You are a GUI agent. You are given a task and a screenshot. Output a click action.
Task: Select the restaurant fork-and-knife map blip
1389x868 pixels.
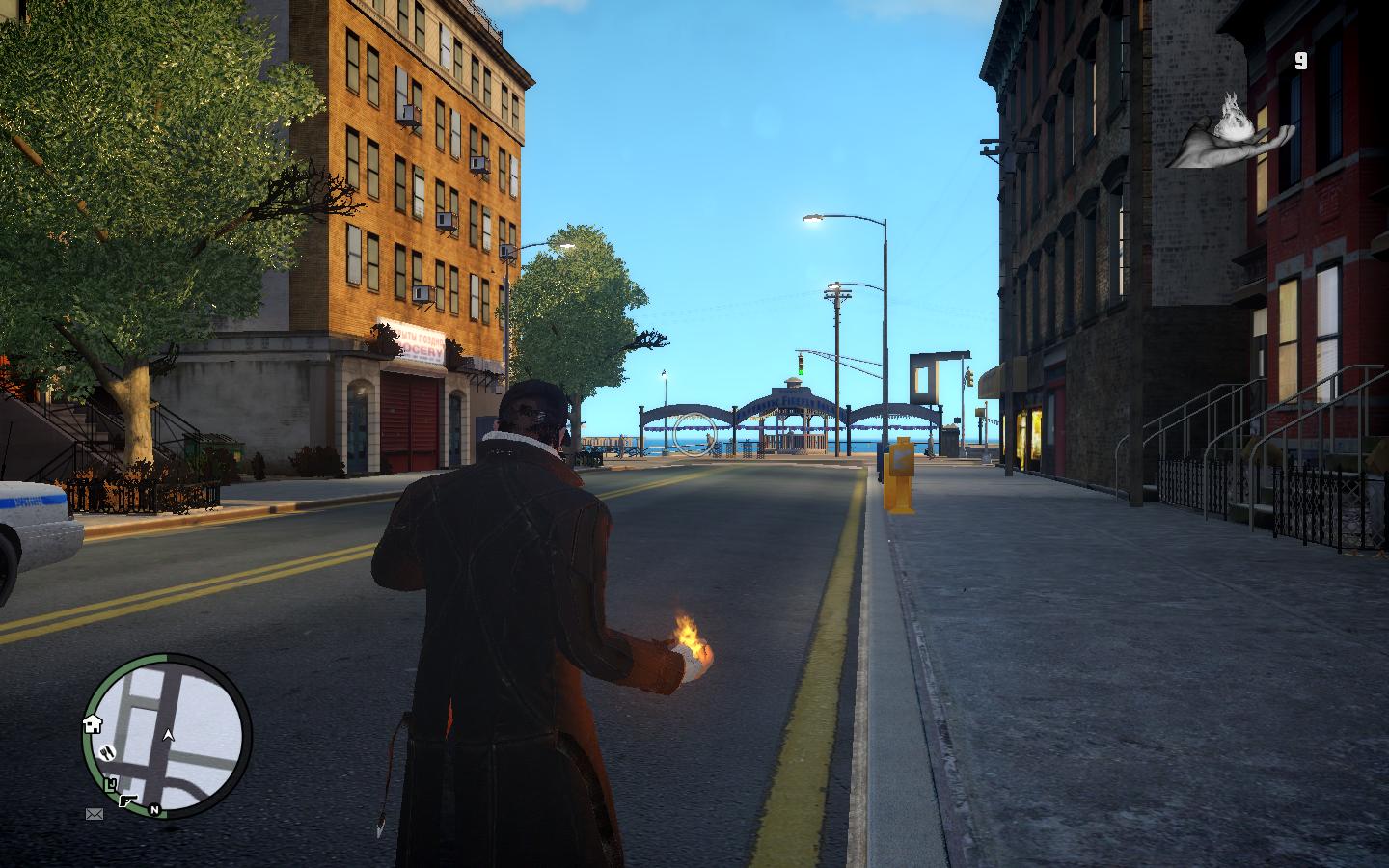pos(108,750)
